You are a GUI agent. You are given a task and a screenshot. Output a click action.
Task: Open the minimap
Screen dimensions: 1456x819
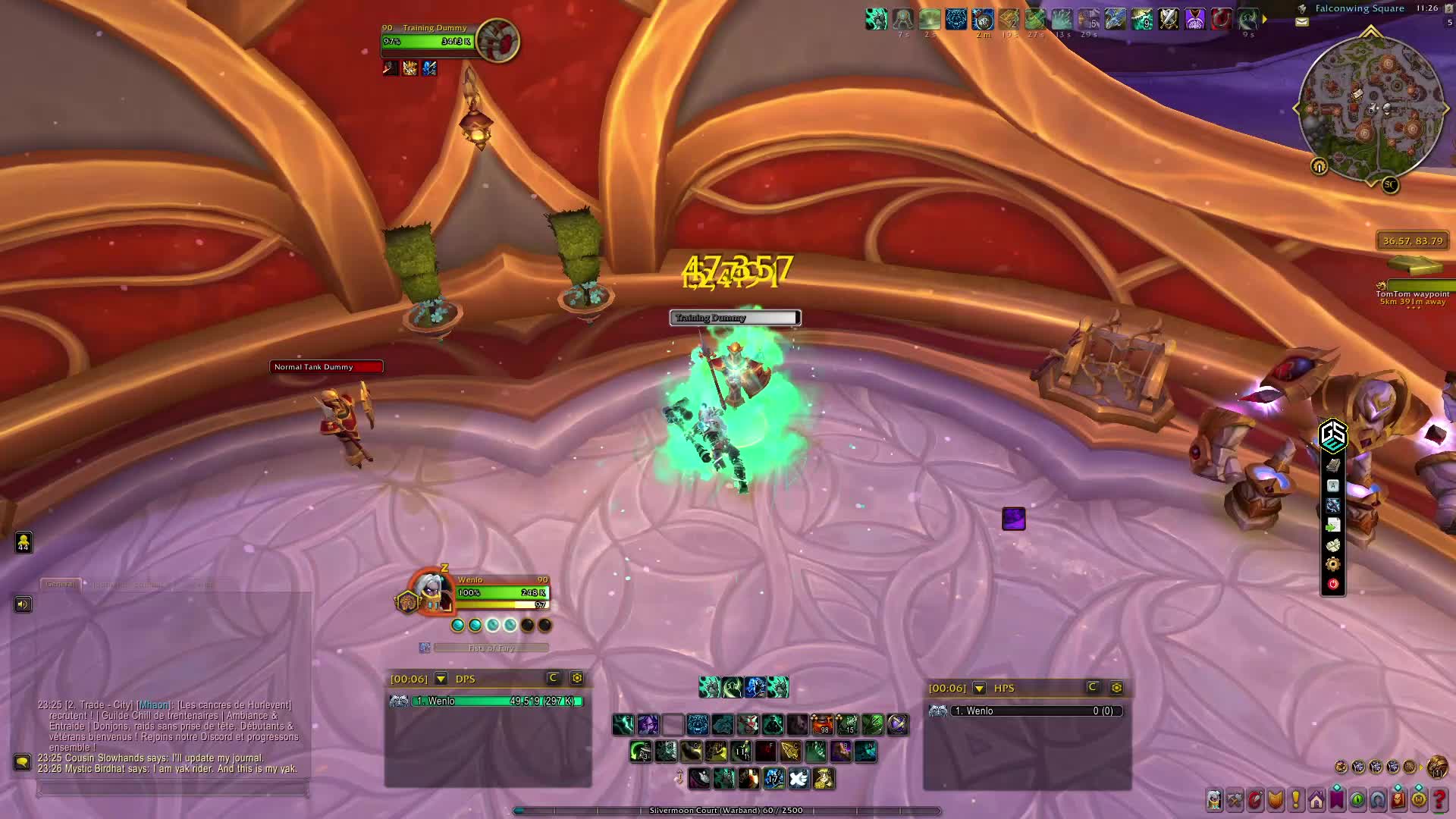[1370, 108]
